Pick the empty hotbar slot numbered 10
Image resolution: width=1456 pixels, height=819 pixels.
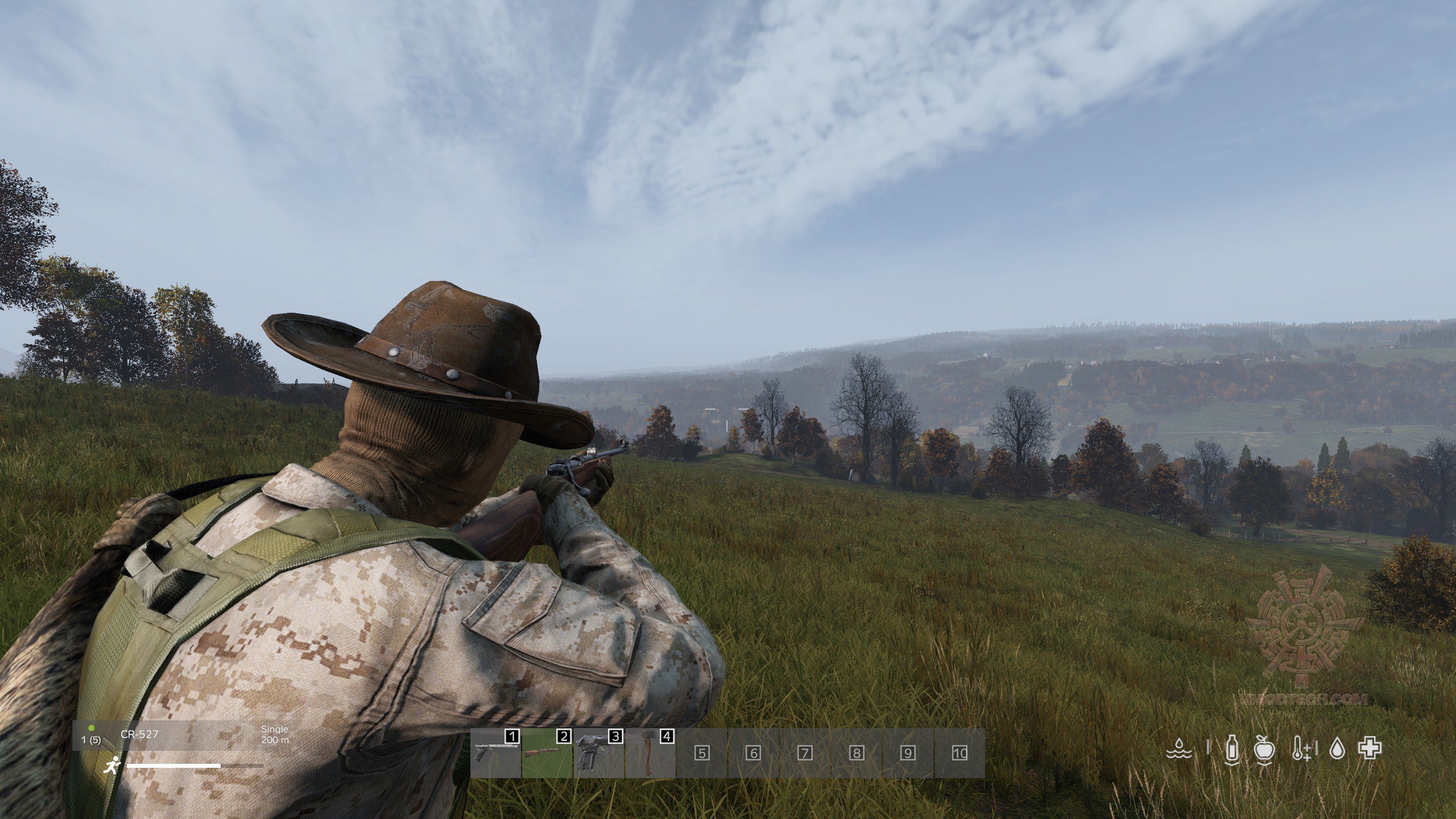(959, 753)
